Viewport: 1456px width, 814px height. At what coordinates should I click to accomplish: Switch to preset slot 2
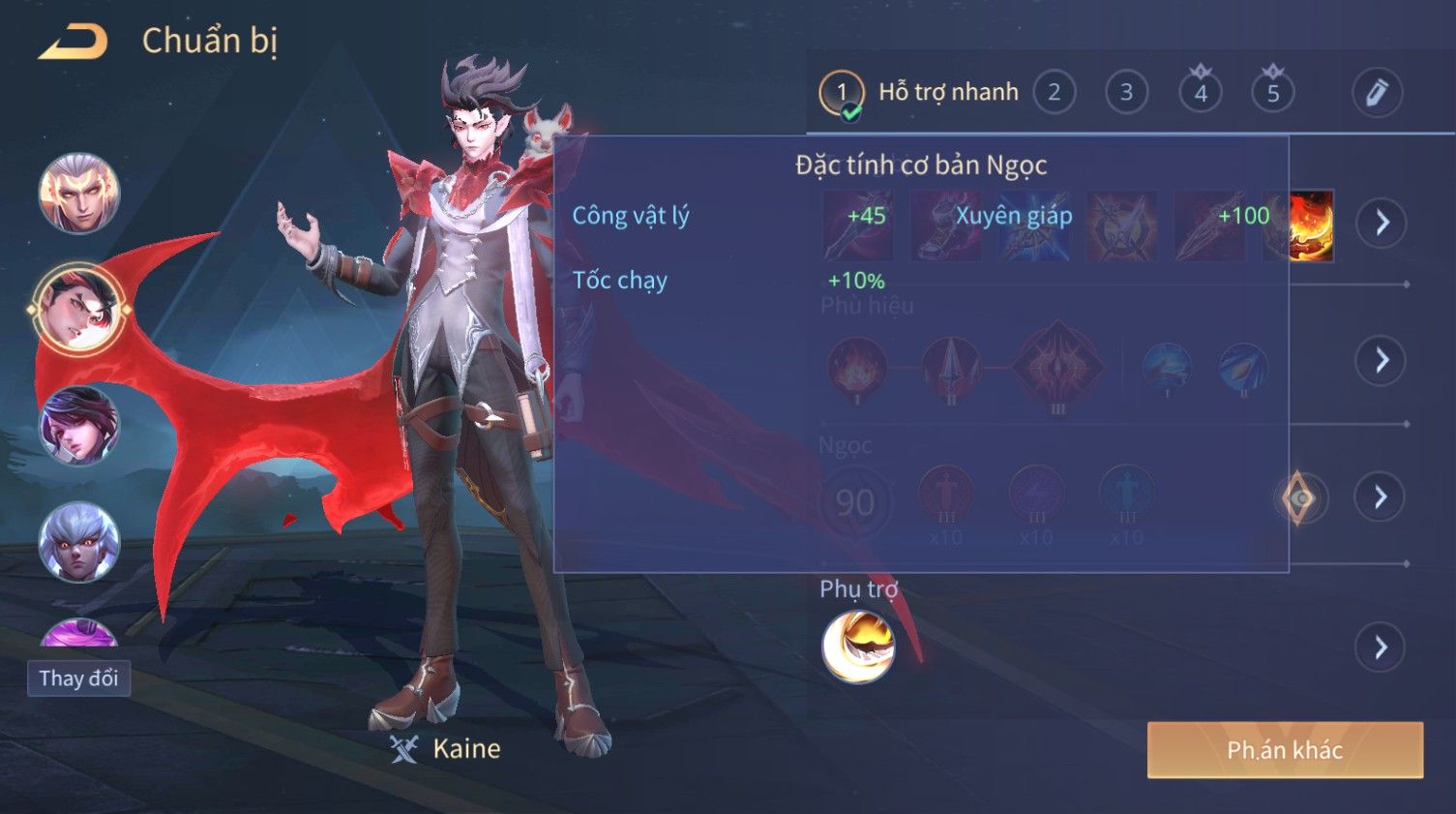(x=1054, y=93)
